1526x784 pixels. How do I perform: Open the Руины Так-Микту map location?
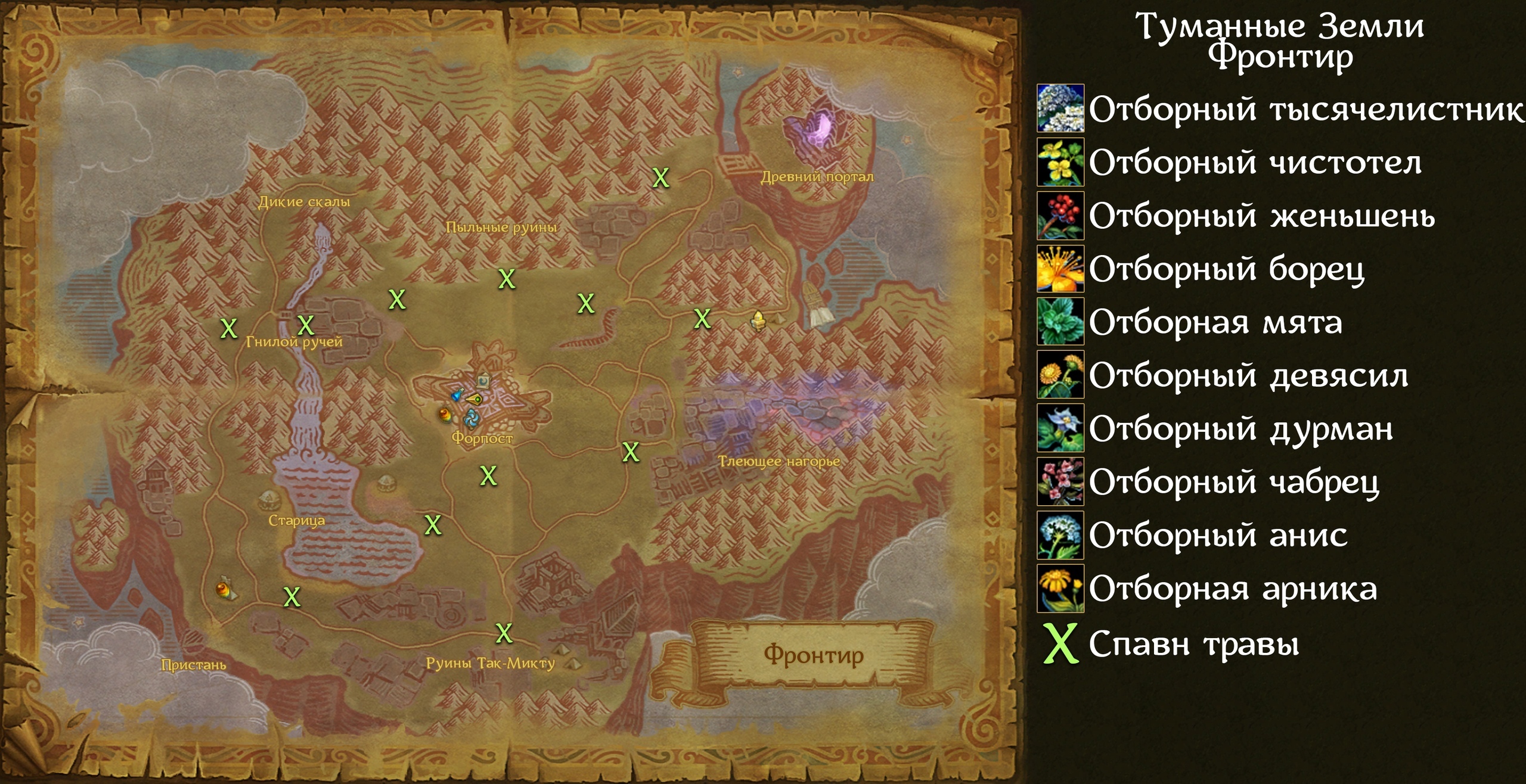(490, 663)
